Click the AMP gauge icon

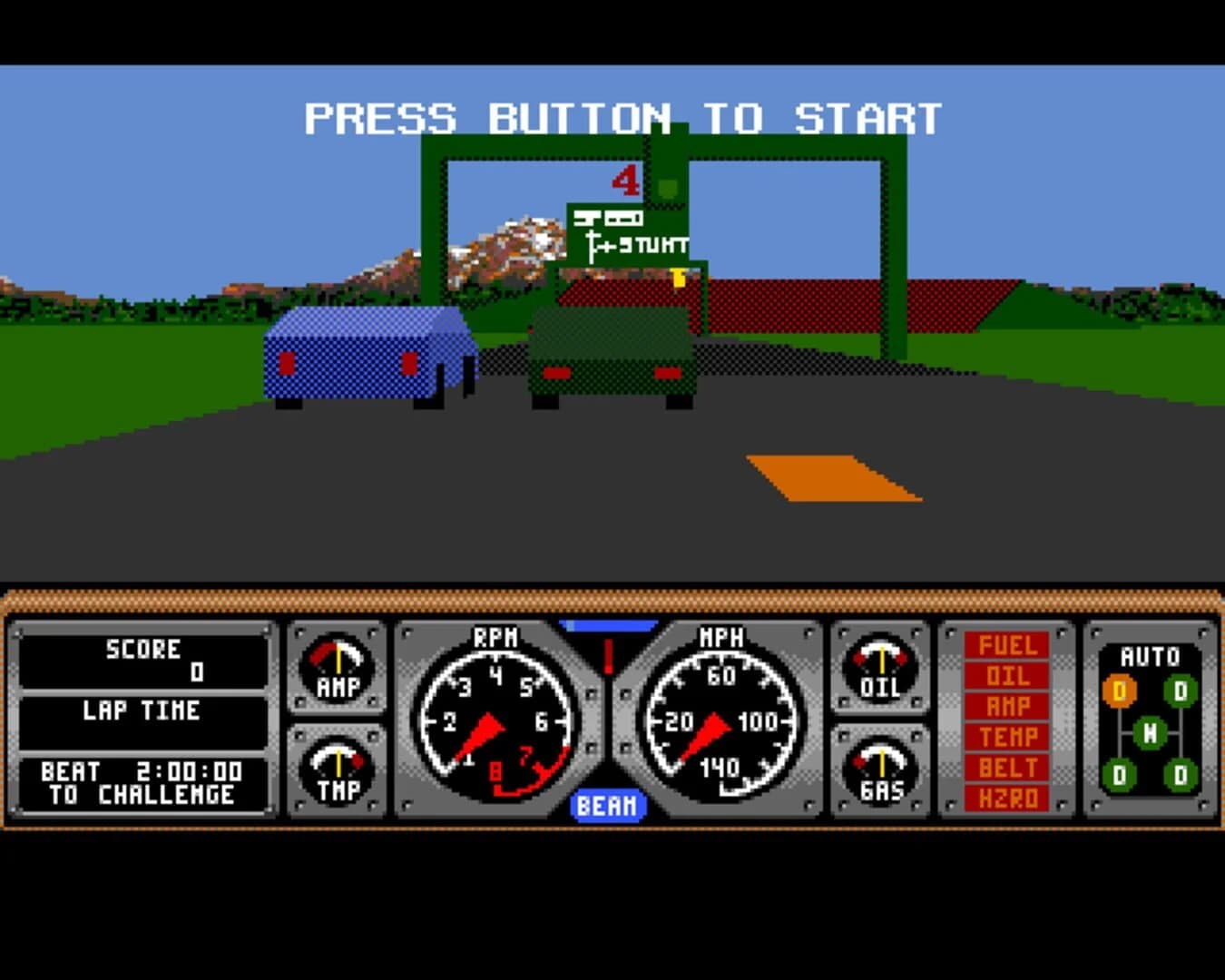pos(337,669)
